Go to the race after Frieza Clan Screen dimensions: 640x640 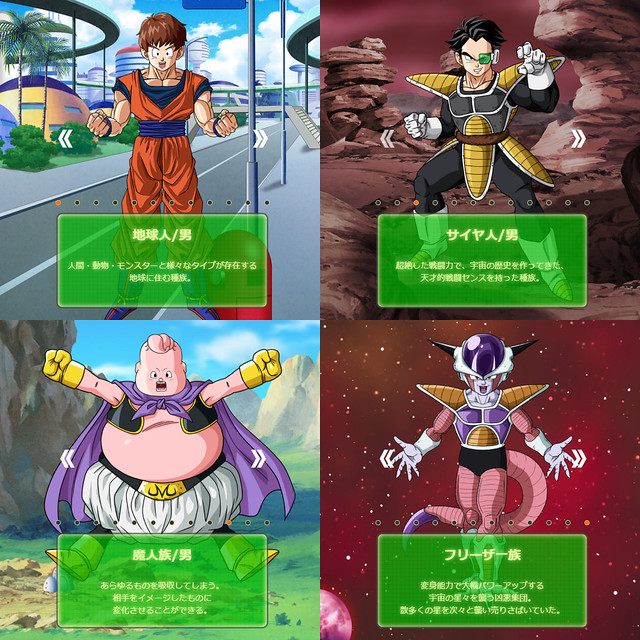(x=580, y=458)
